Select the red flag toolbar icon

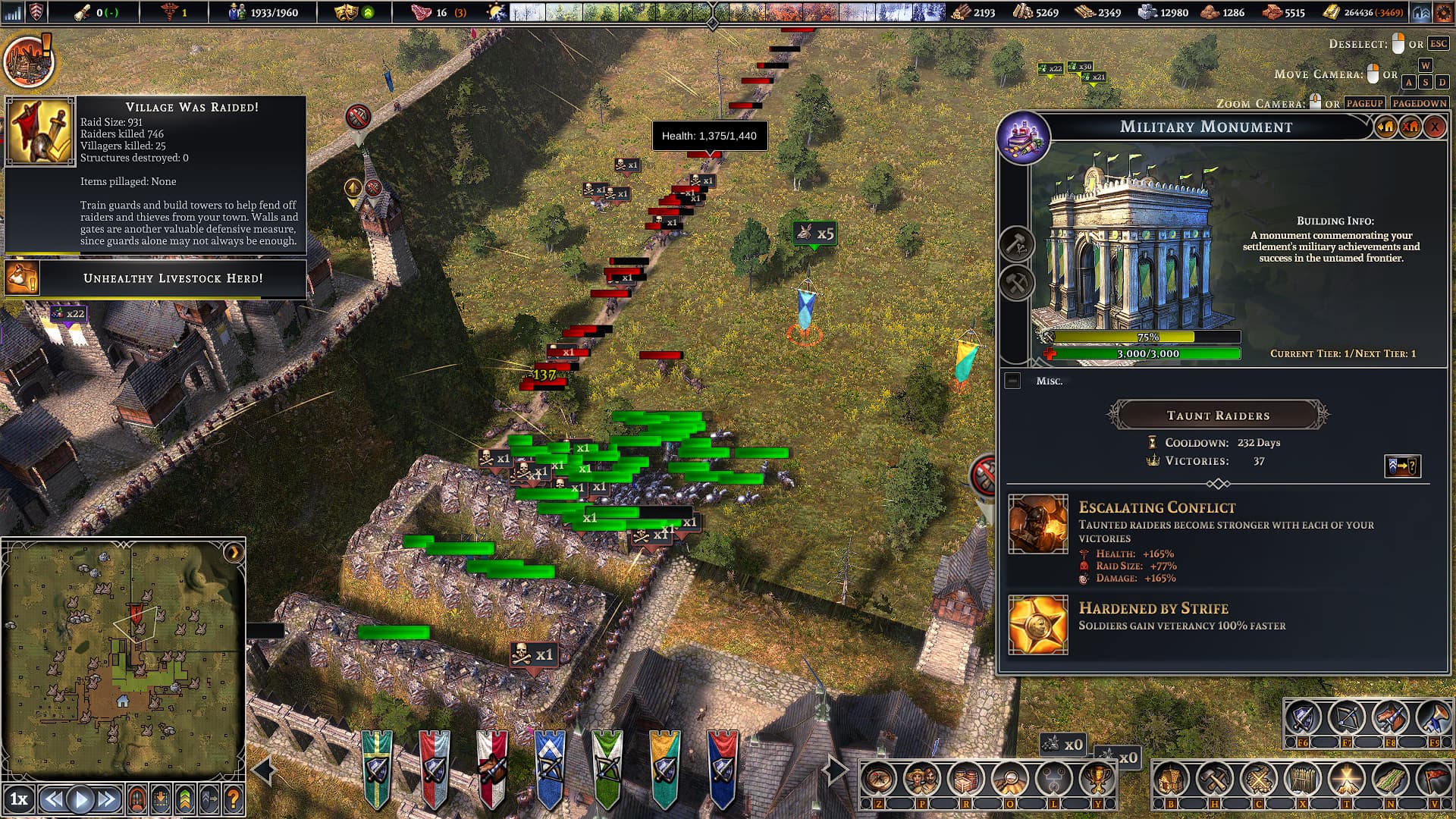[x=1435, y=779]
